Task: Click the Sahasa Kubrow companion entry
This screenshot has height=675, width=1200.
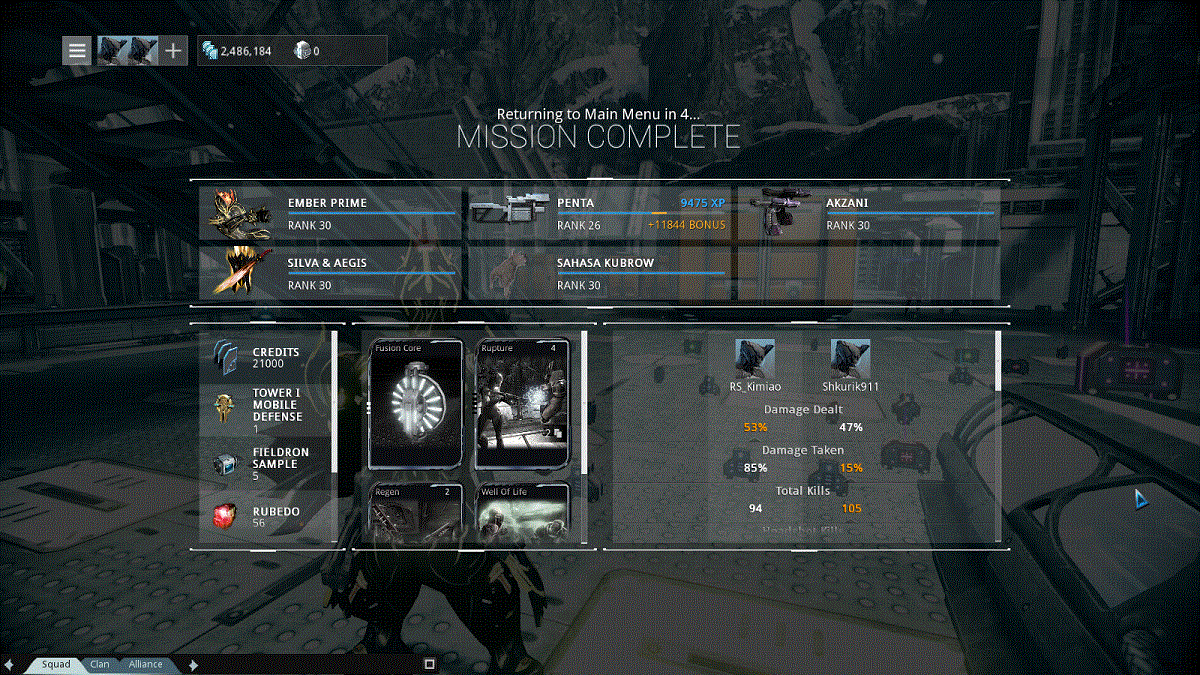Action: [599, 273]
